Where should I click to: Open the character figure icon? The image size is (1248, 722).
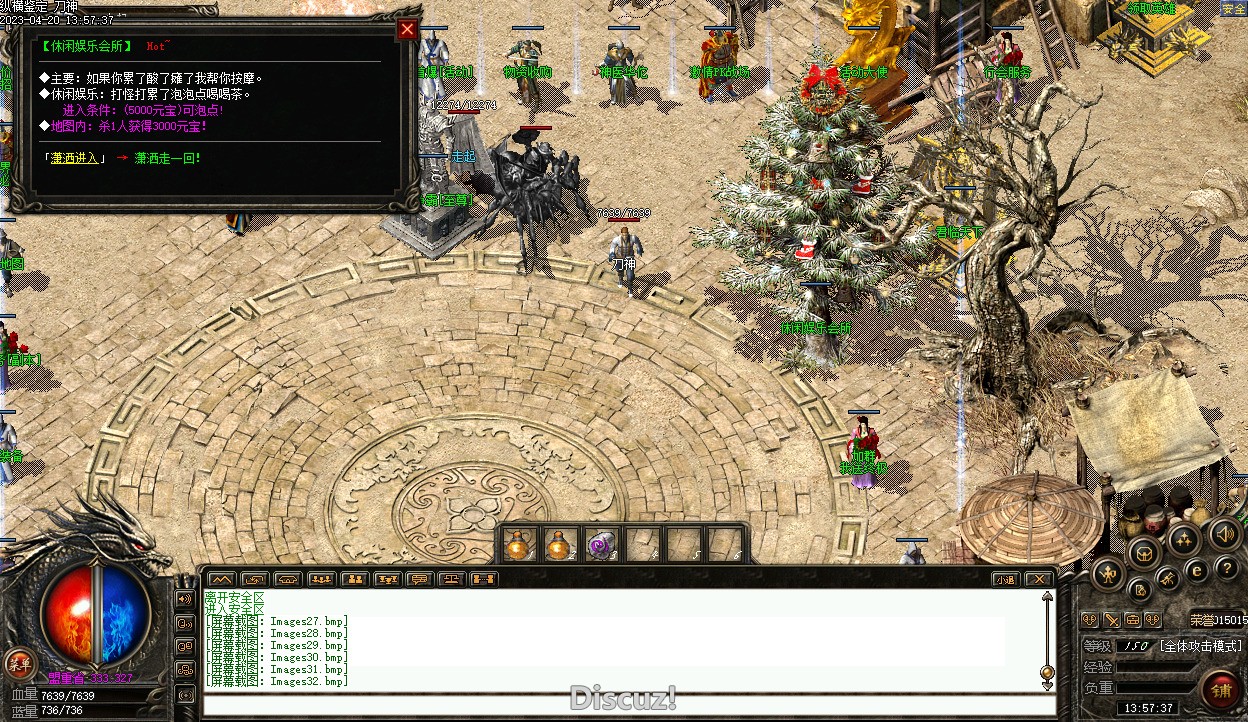[x=1106, y=573]
